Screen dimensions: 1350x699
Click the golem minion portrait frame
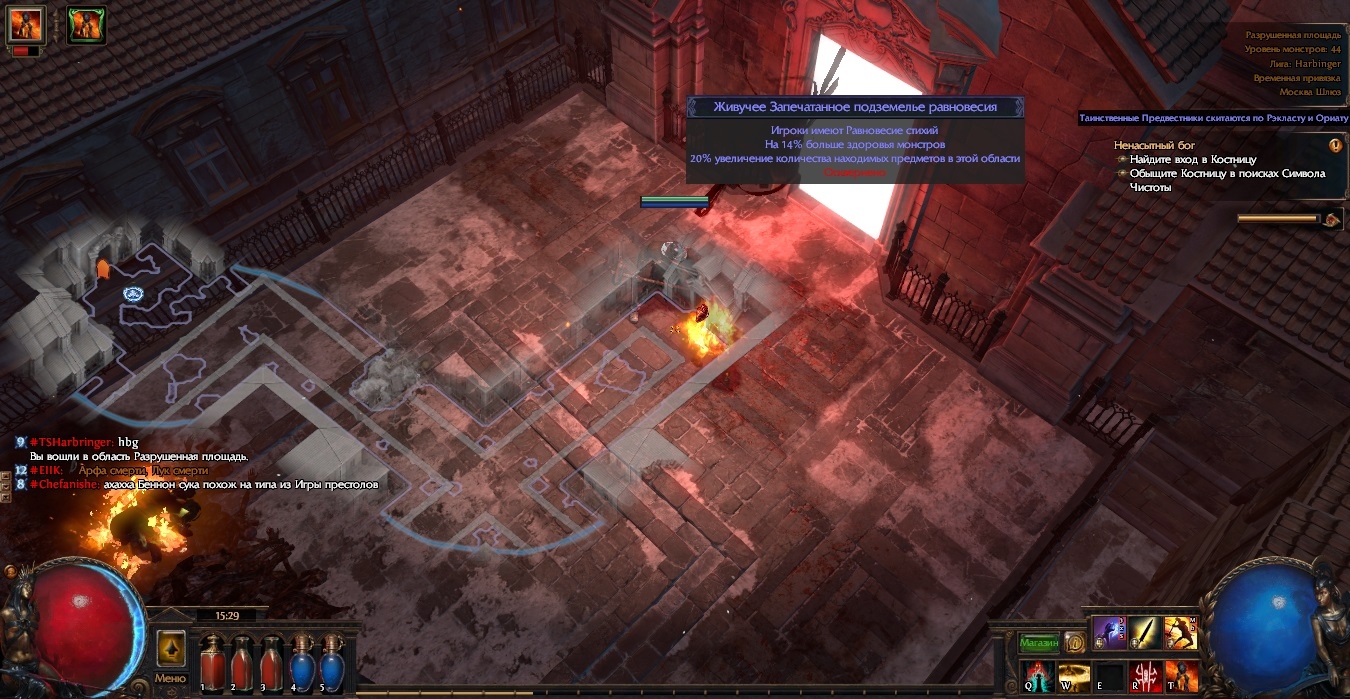click(26, 24)
